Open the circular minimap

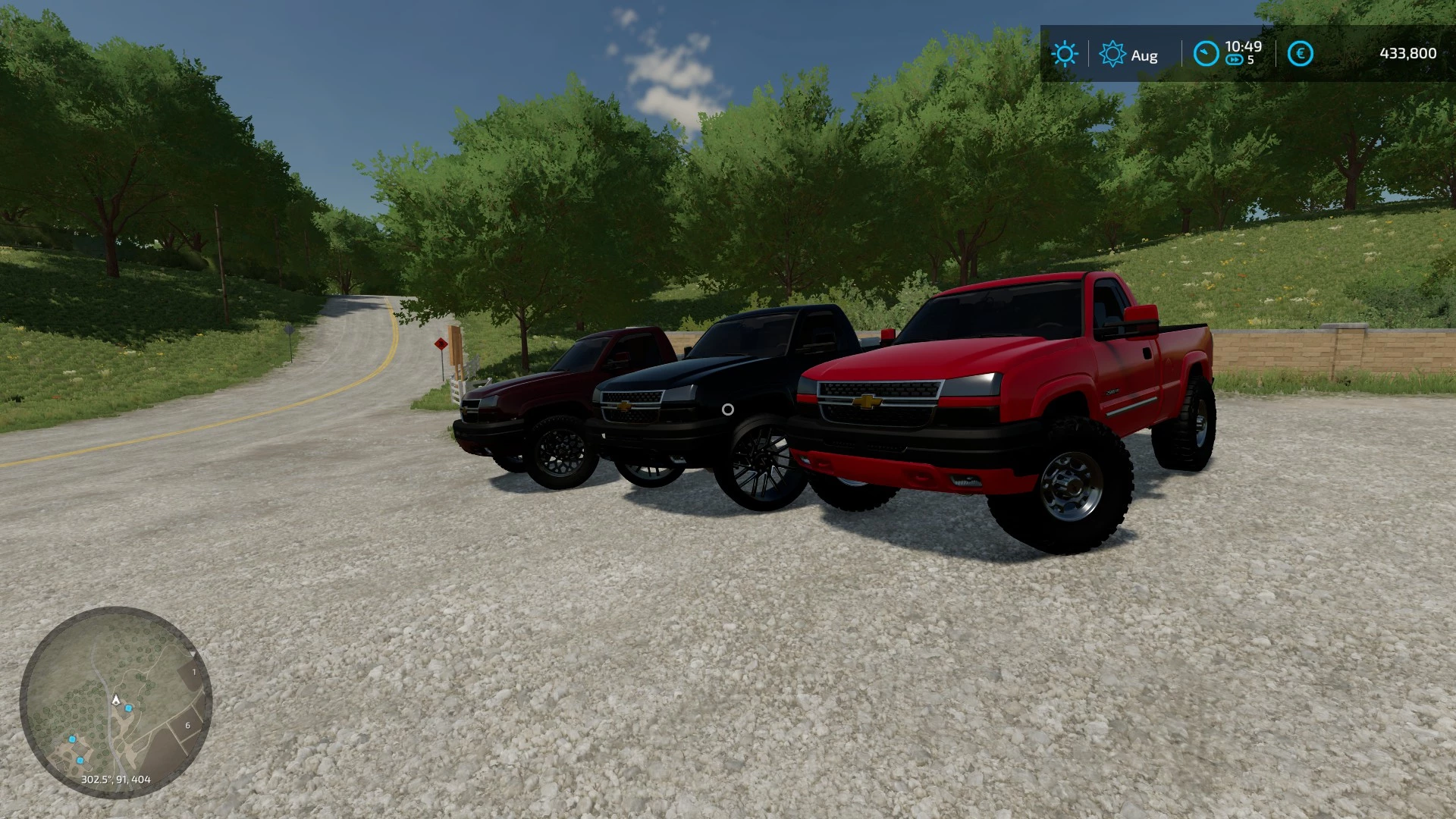tap(115, 702)
